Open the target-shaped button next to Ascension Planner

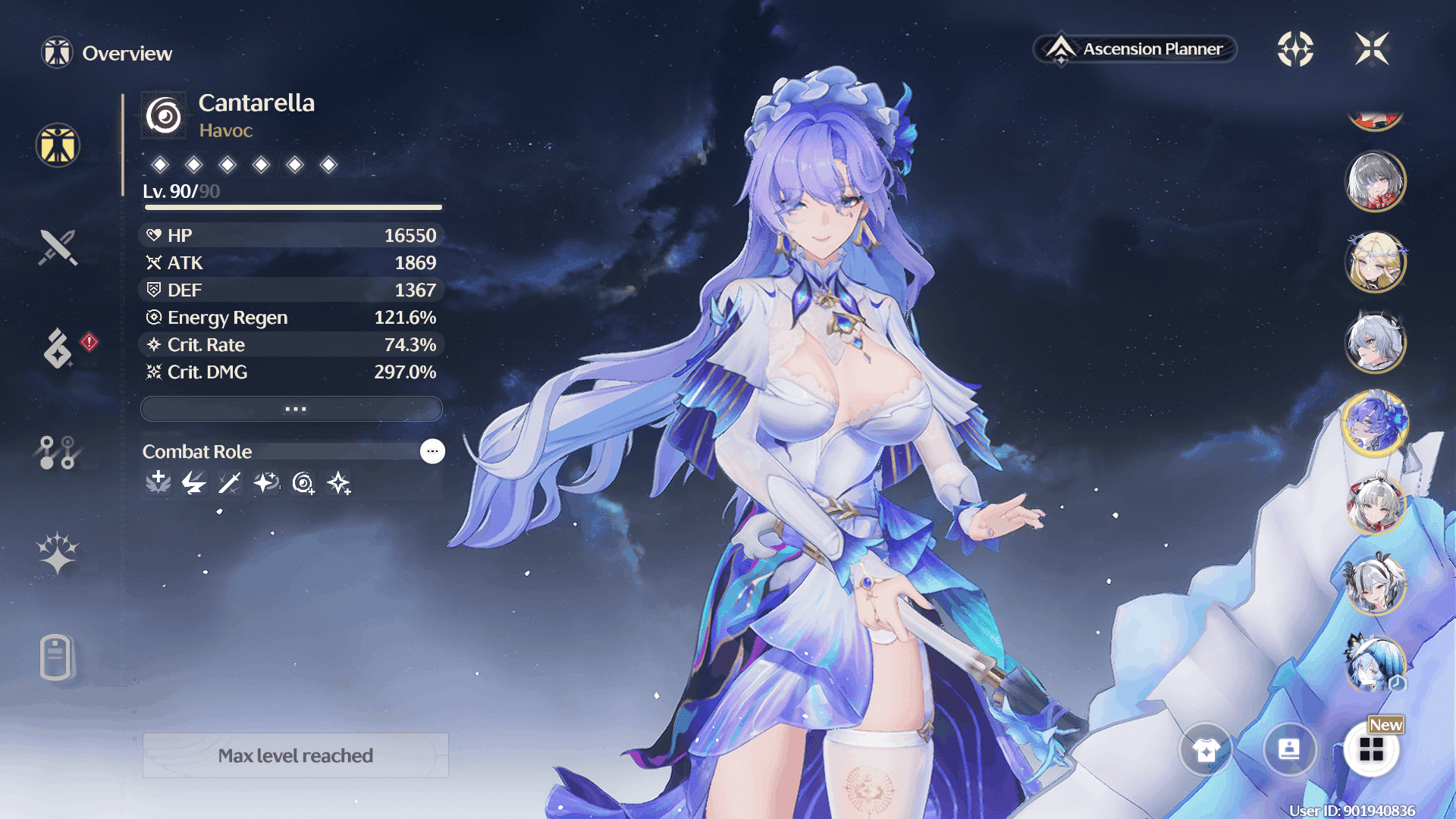[1295, 49]
